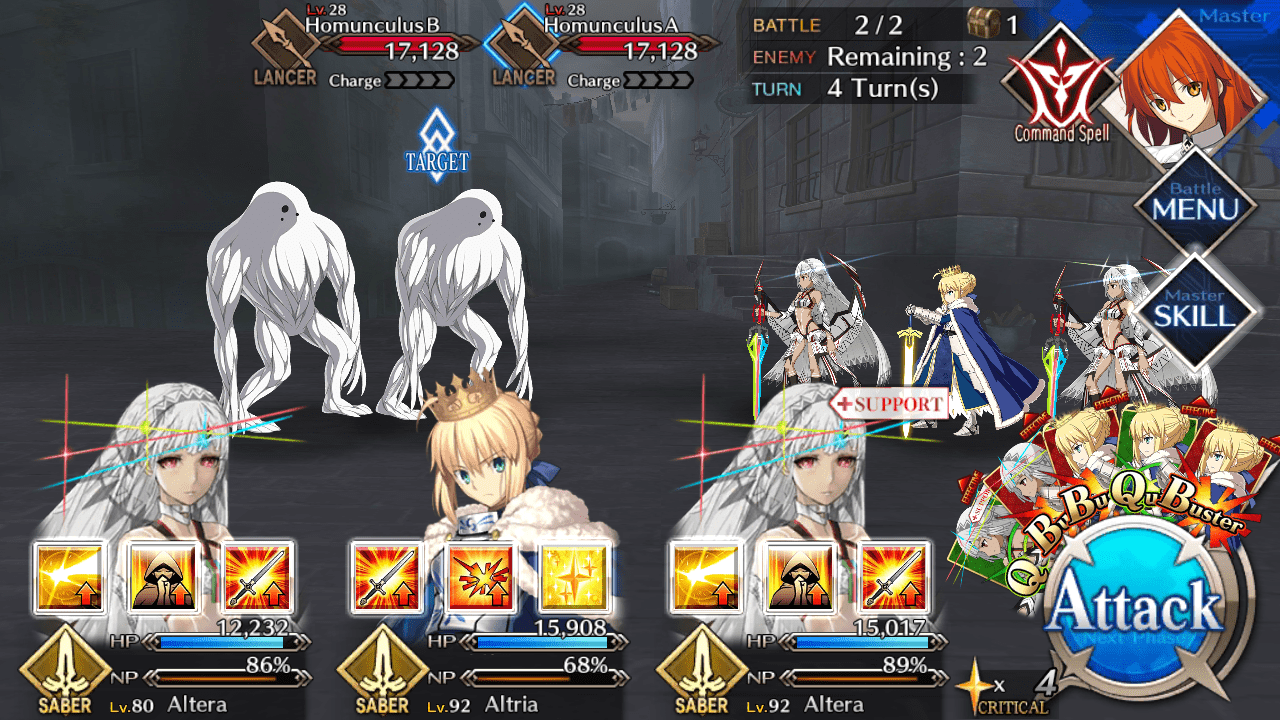Use support Altera's light beam skill

point(706,578)
